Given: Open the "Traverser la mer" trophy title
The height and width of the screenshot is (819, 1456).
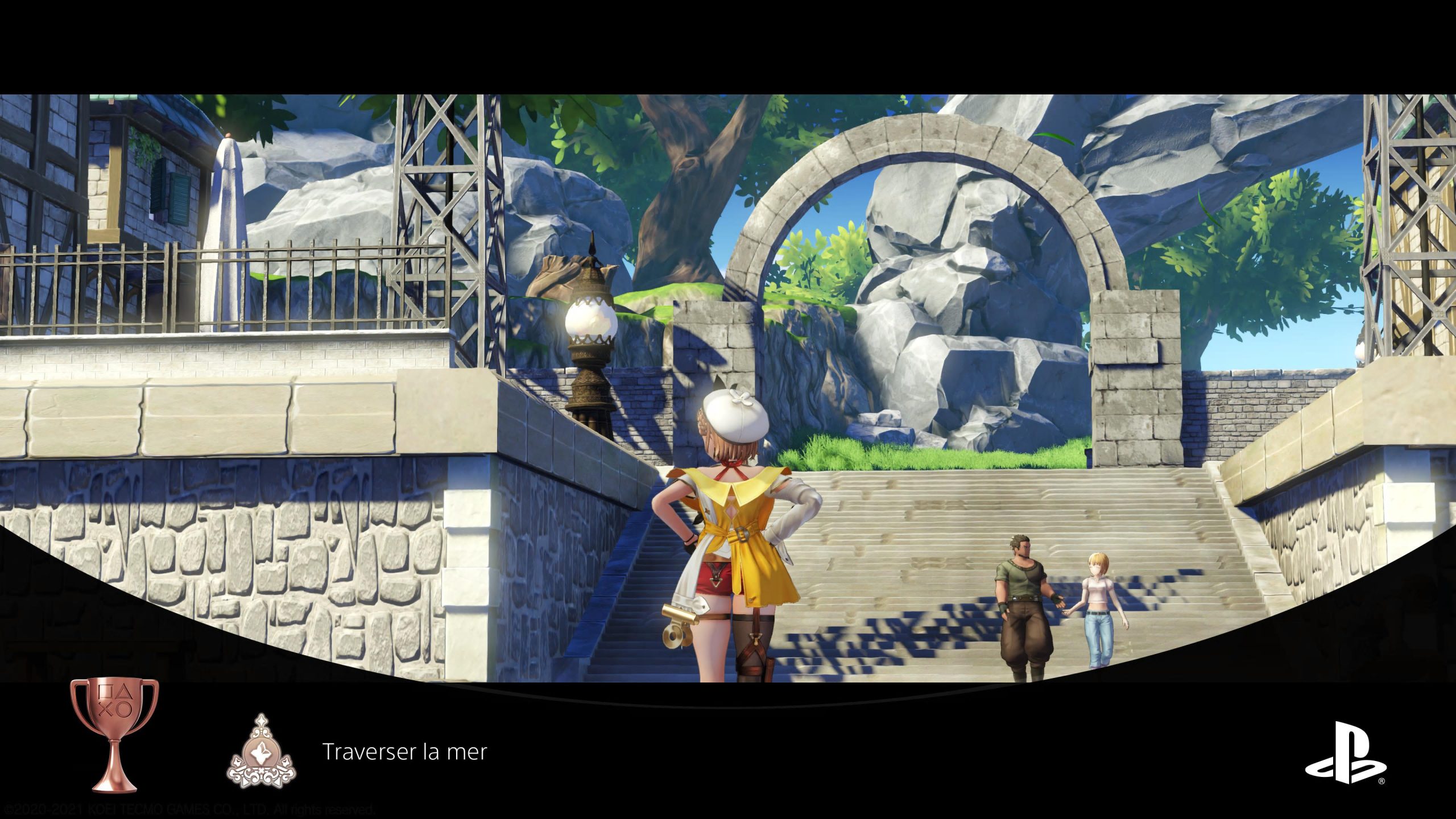Looking at the screenshot, I should point(405,752).
